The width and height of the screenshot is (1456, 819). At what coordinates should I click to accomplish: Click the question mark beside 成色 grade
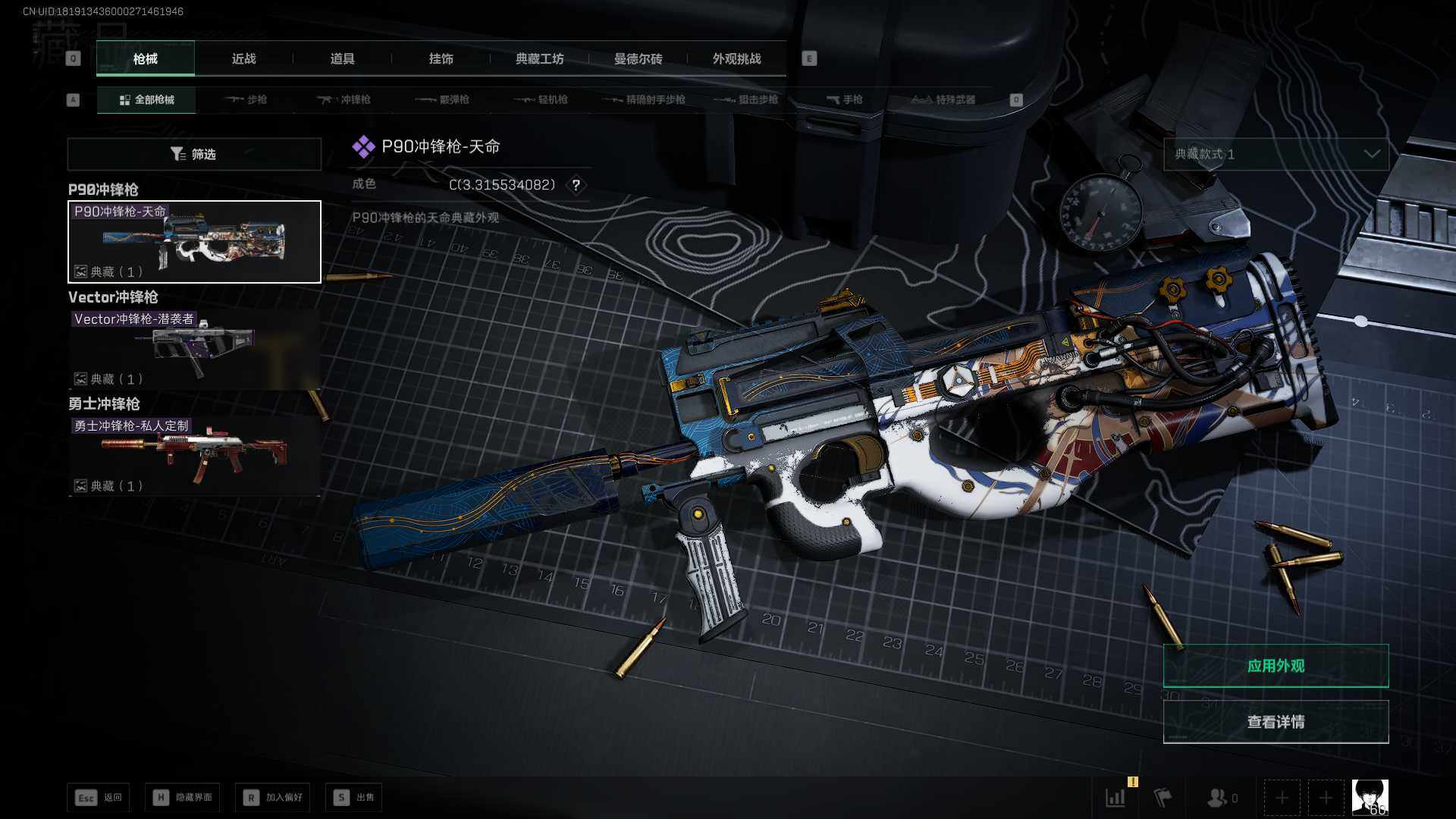click(x=576, y=185)
